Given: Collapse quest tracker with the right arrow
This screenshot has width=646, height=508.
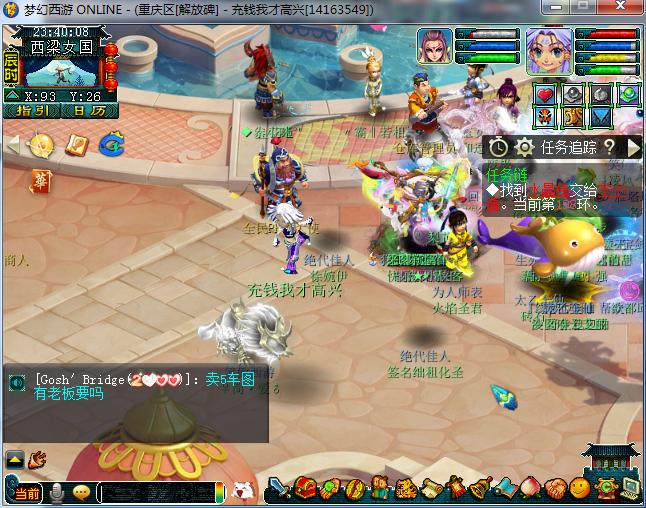Looking at the screenshot, I should [x=633, y=147].
